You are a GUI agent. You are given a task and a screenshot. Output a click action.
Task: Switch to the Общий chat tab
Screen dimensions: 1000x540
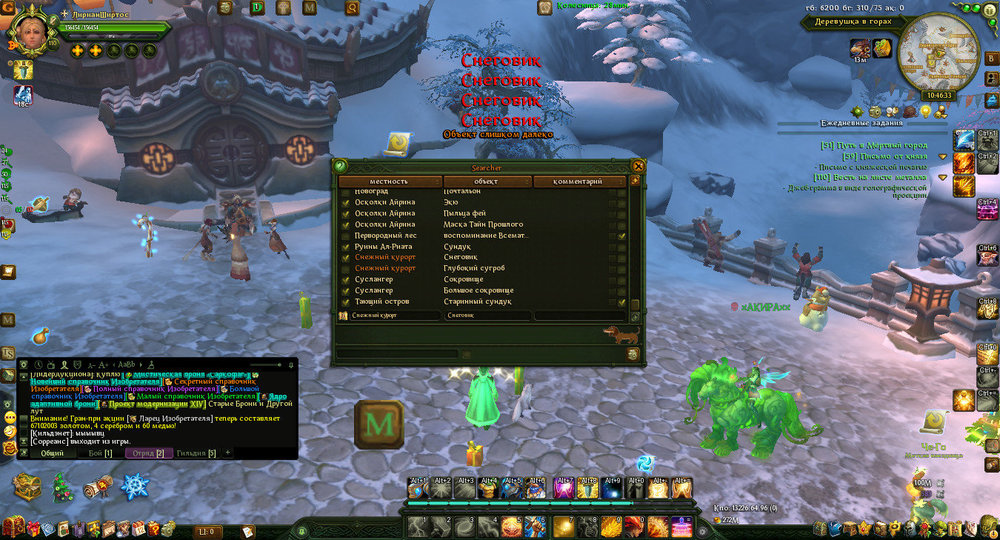click(51, 453)
